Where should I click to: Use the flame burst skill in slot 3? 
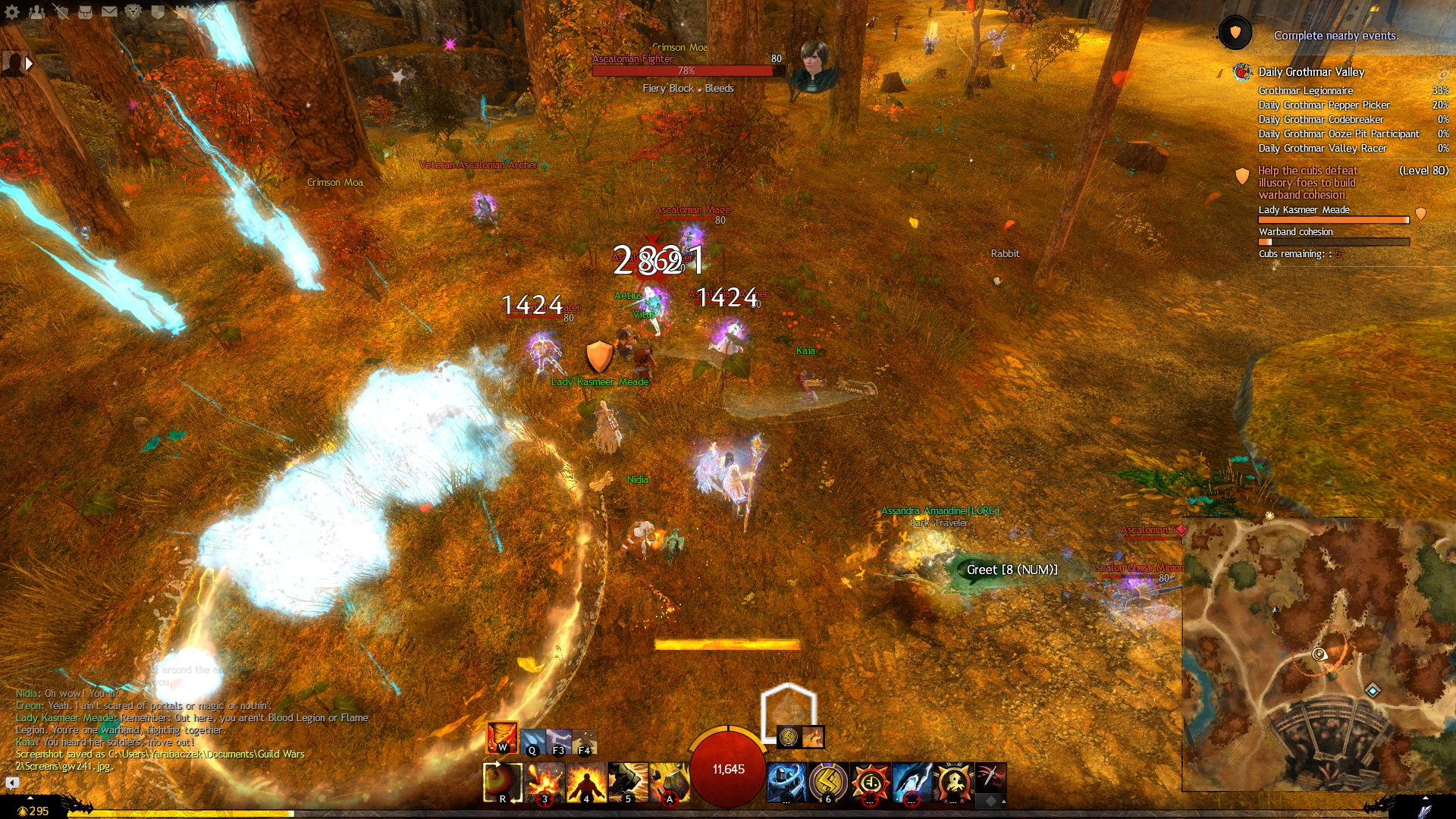tap(544, 783)
